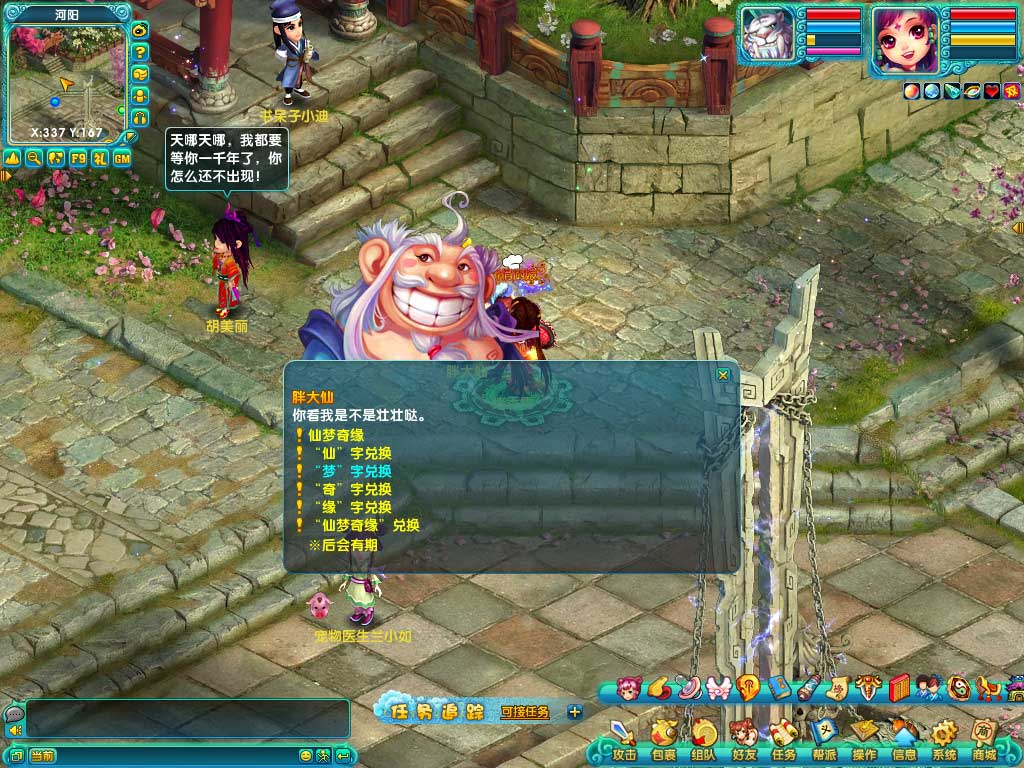Click the minimap magnifier search button

34,157
